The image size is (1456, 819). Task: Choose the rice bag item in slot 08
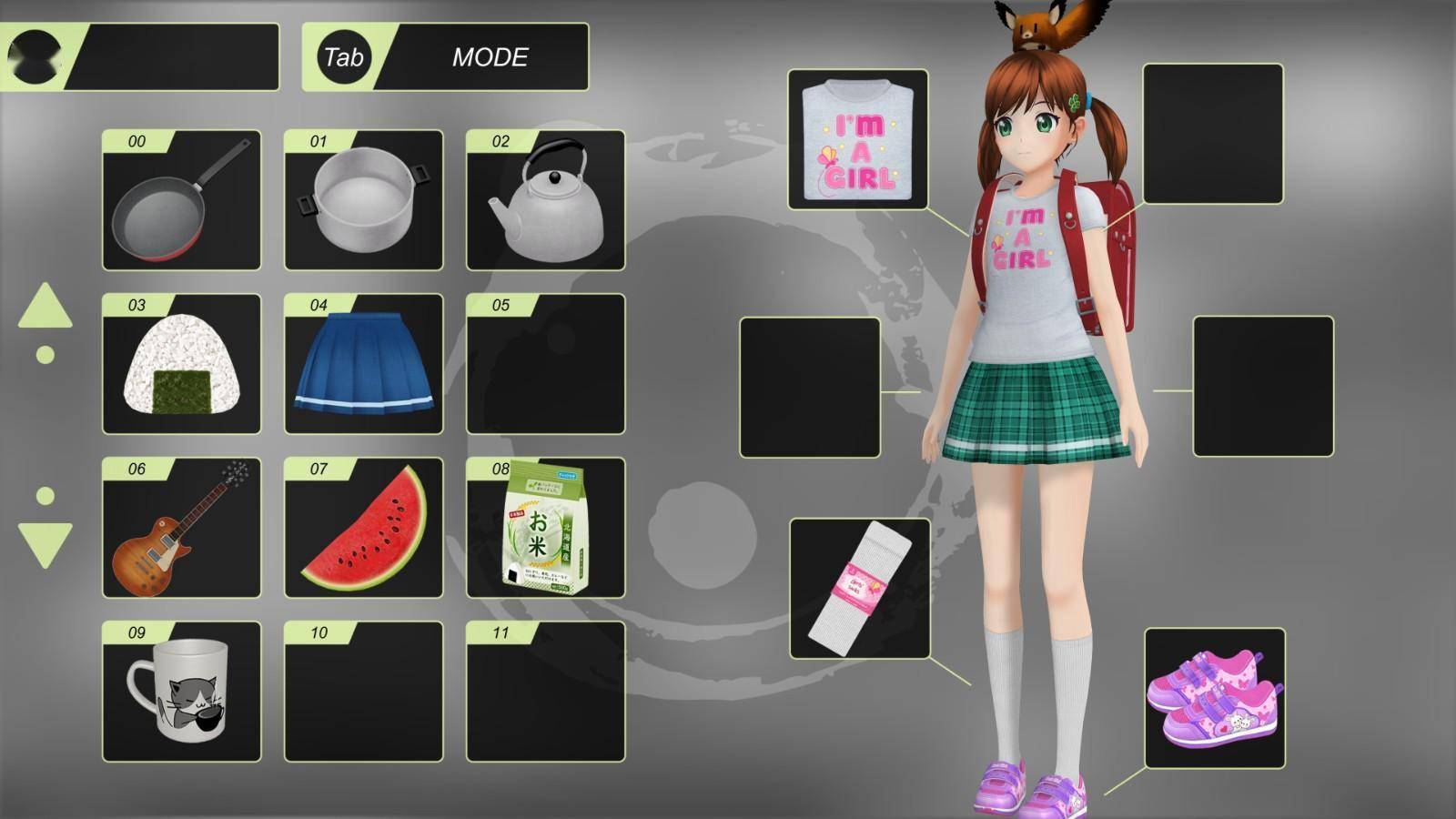544,530
